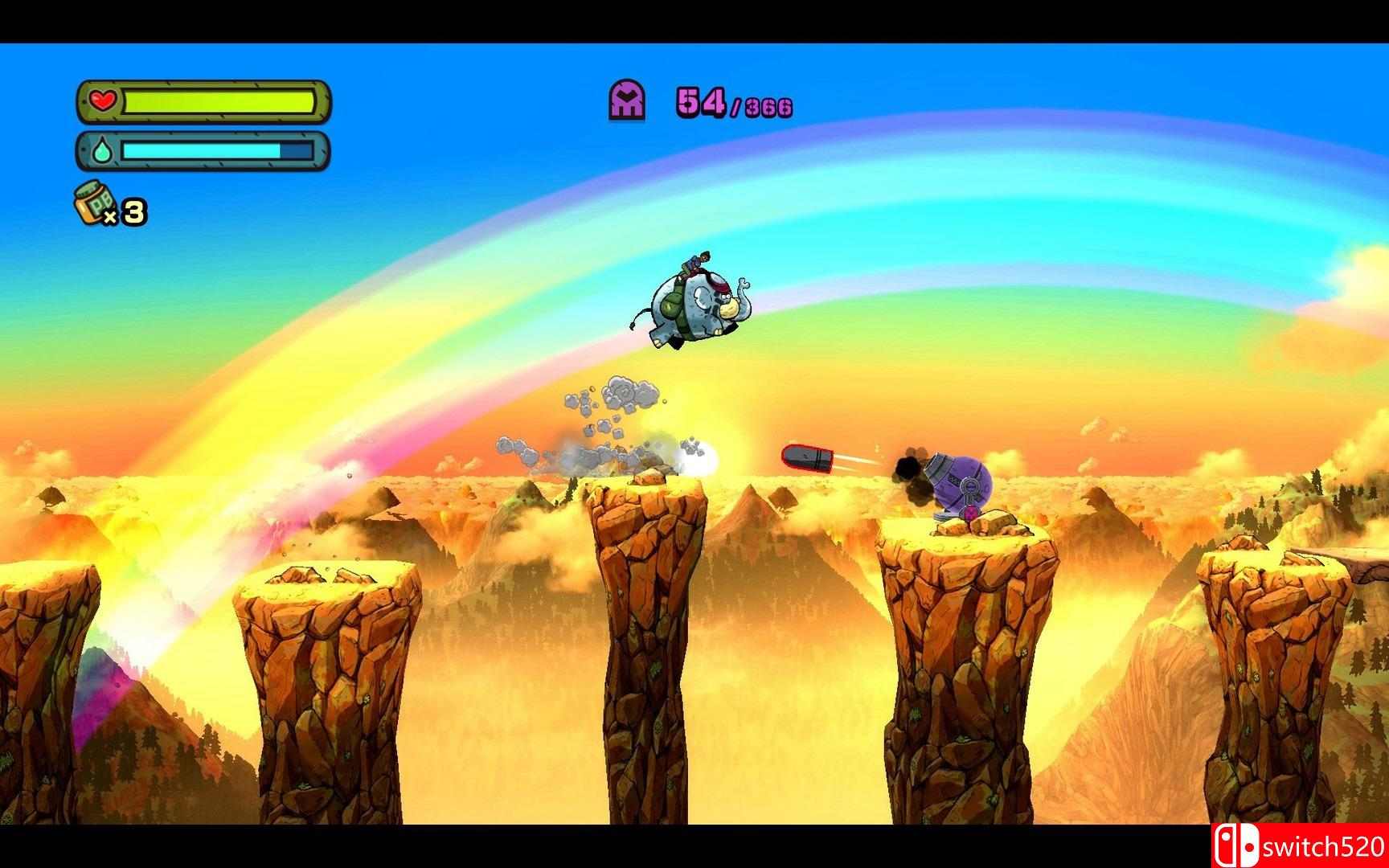Click the red heart icon on the health bar
Image resolution: width=1389 pixels, height=868 pixels.
[102, 100]
